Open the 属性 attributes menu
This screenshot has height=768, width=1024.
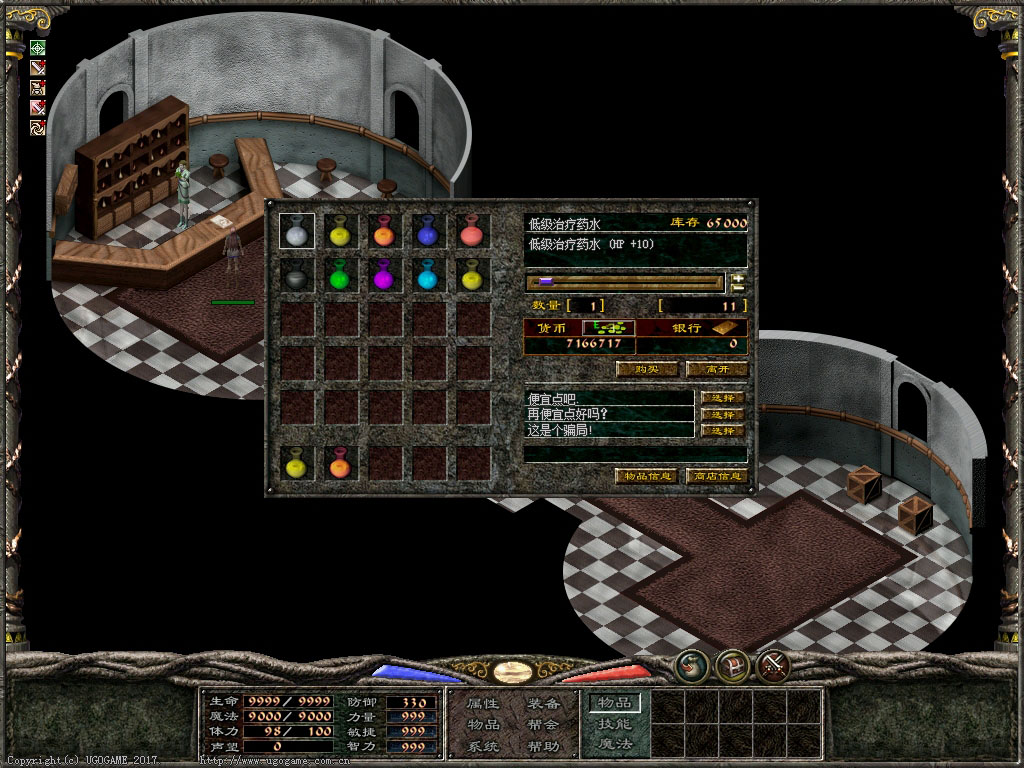[483, 704]
